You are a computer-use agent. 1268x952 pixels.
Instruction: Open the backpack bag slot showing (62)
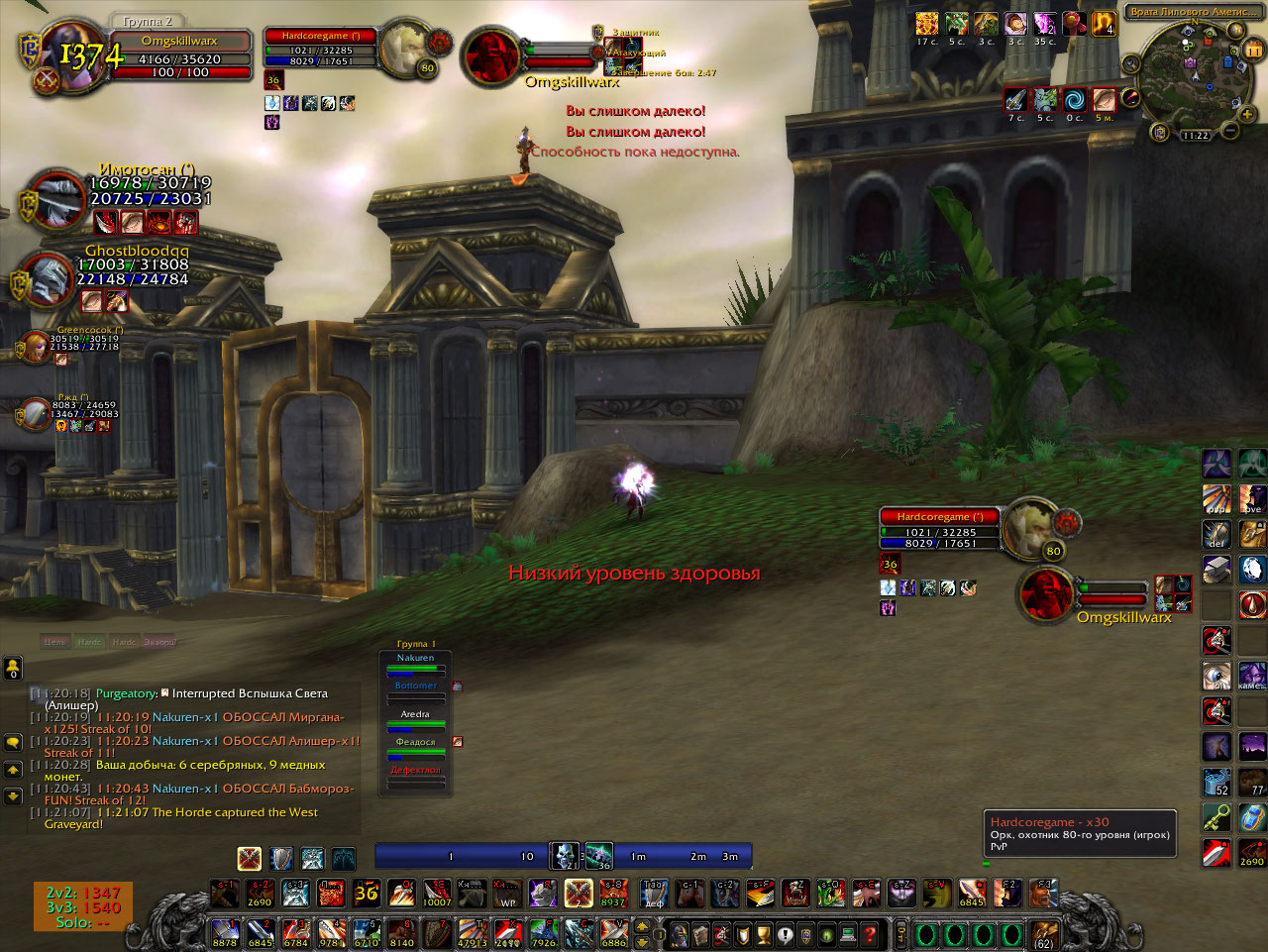coord(1044,933)
